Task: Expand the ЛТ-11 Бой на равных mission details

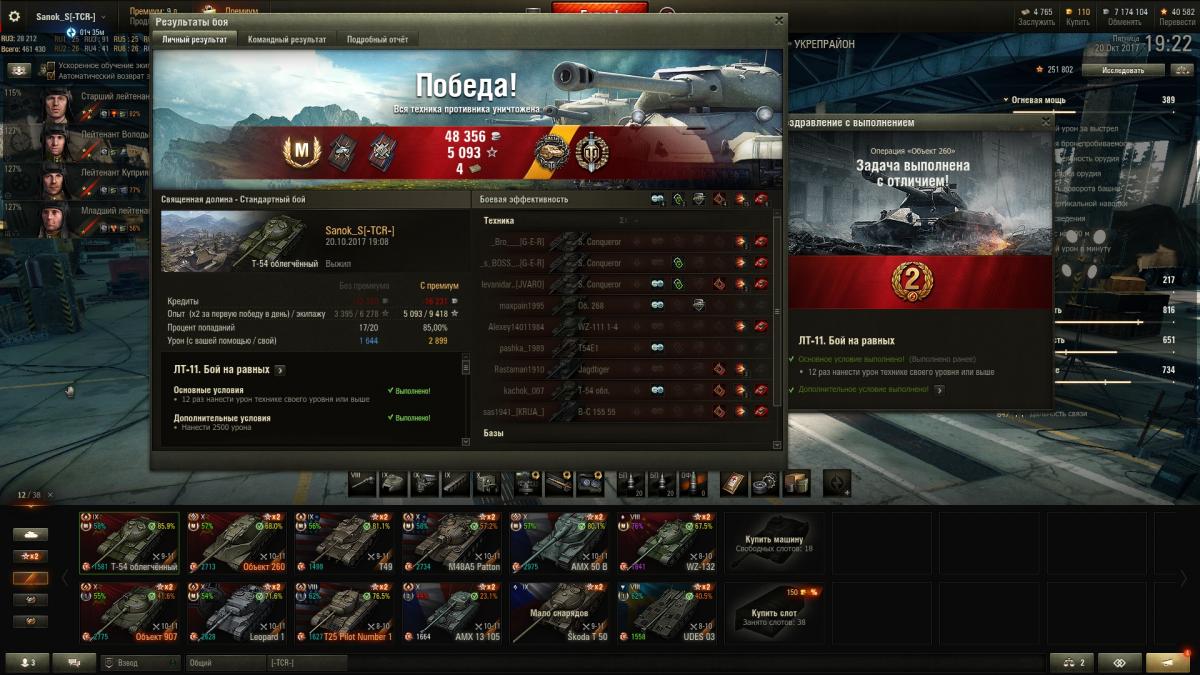Action: coord(280,370)
